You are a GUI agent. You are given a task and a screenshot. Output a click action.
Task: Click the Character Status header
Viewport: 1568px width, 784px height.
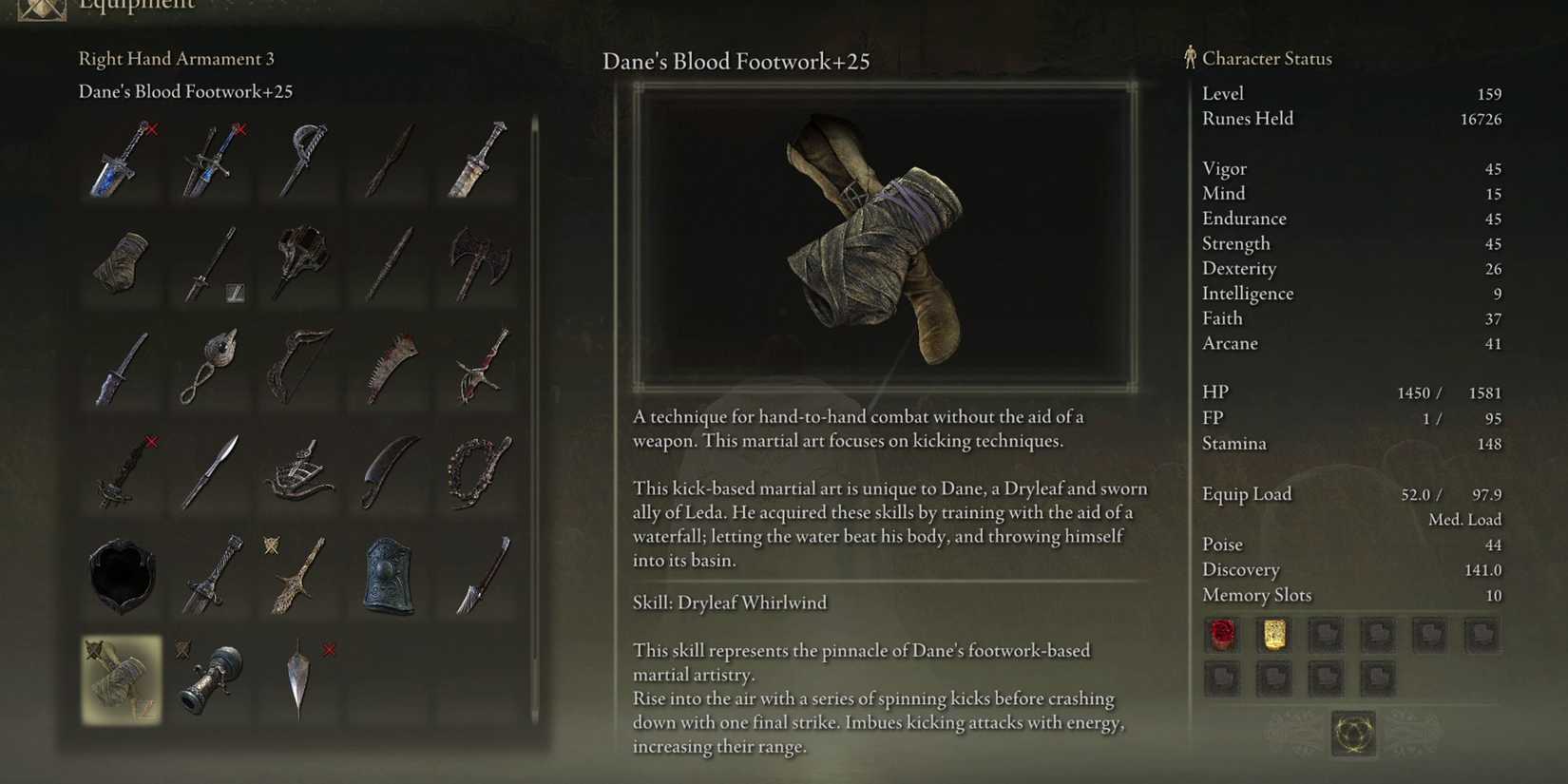[x=1268, y=58]
